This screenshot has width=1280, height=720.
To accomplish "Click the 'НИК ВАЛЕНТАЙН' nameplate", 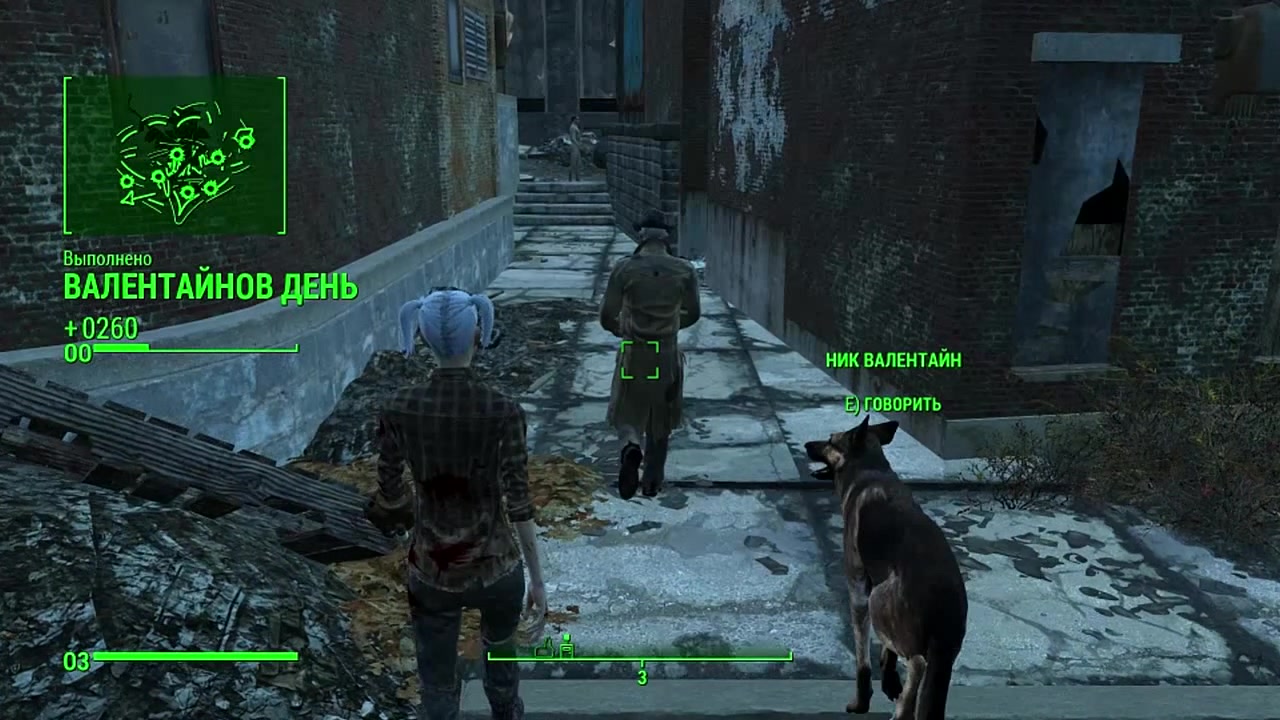I will point(893,361).
